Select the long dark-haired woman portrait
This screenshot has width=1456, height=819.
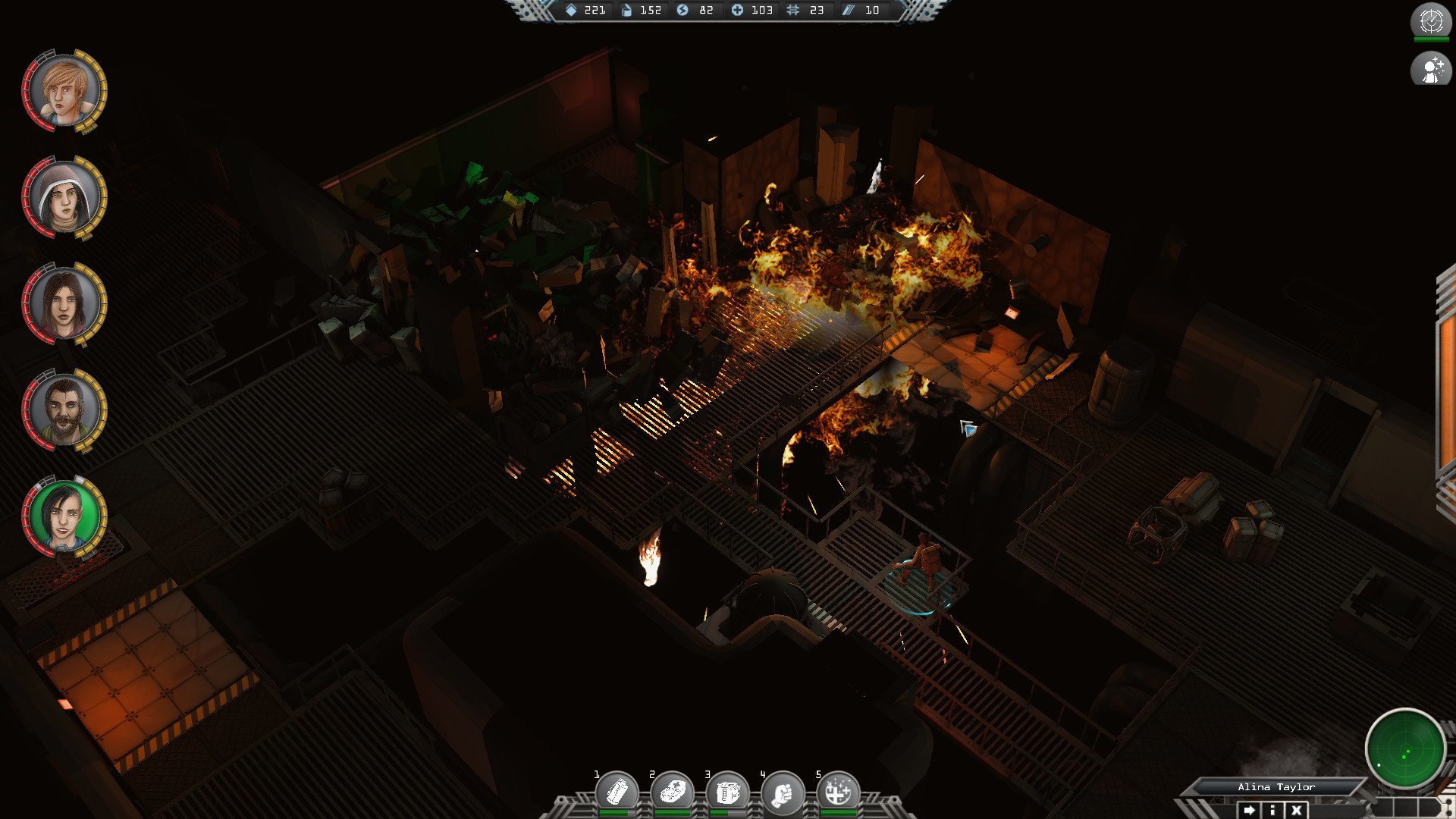coord(64,304)
